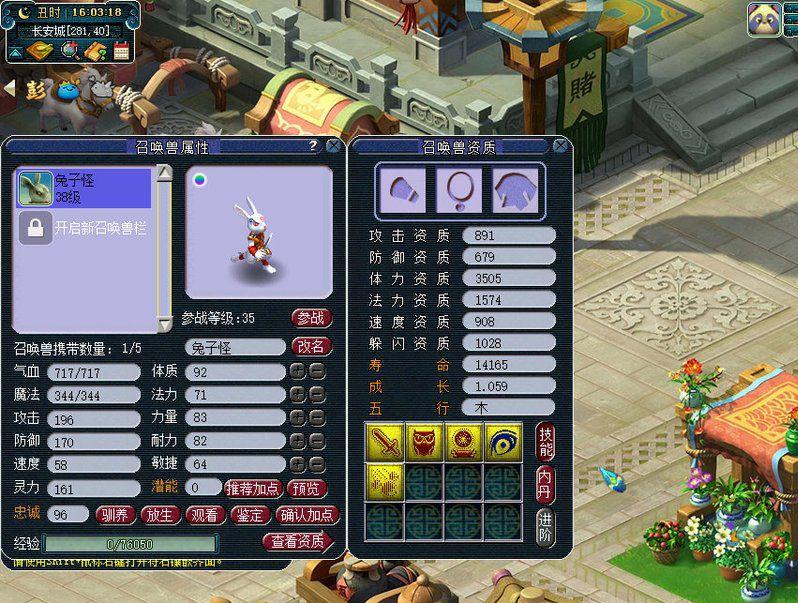
Task: Select the owl skill icon
Action: click(x=422, y=440)
